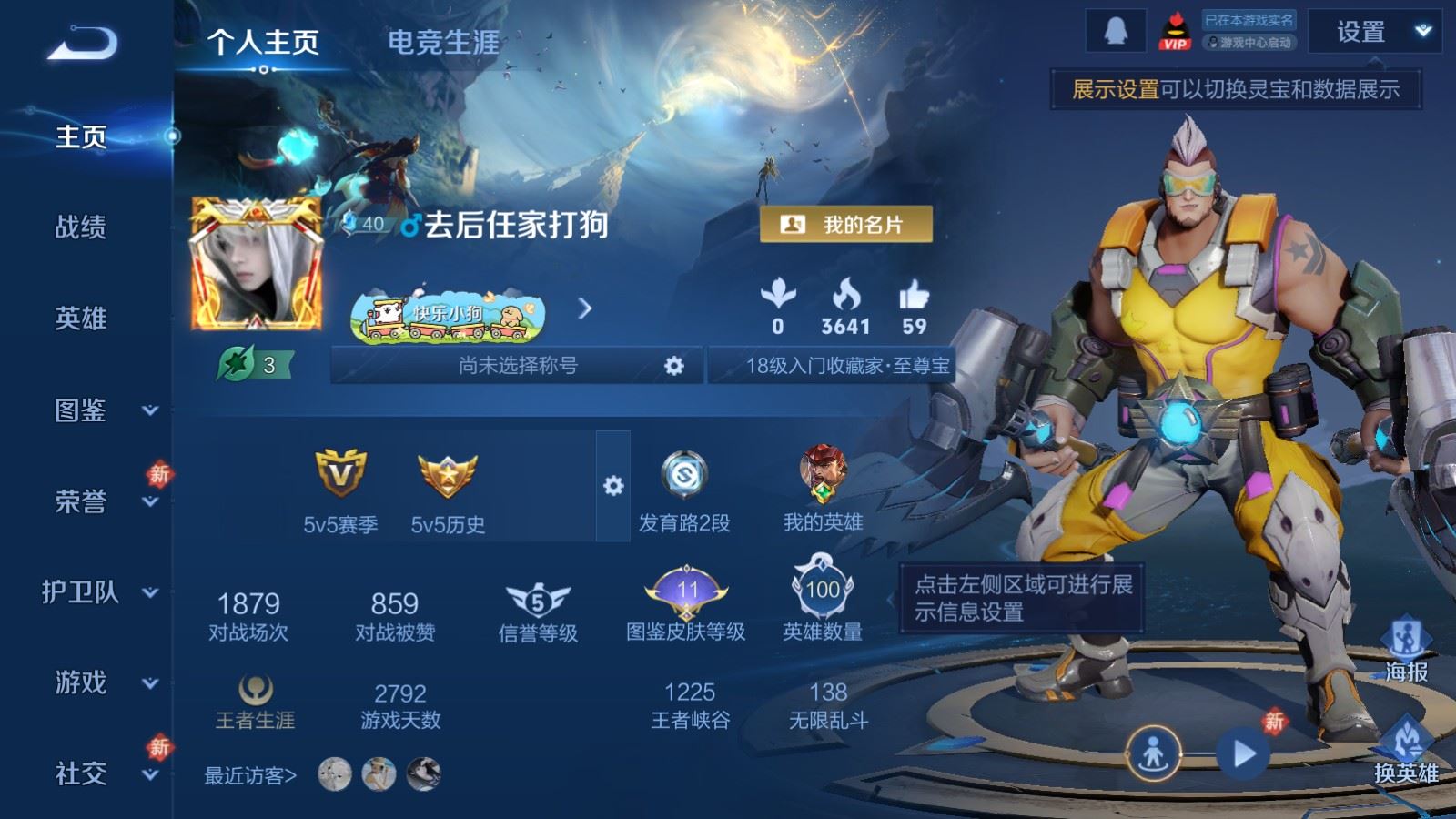The width and height of the screenshot is (1456, 819).
Task: Open the gear next to 尚未选择称号
Action: [673, 365]
